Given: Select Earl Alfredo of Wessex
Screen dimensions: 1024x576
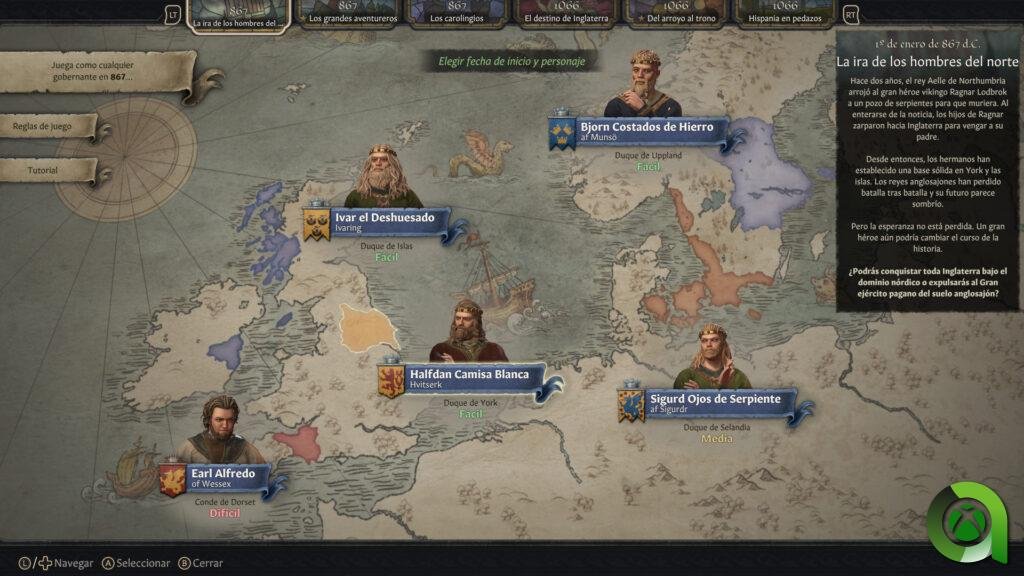Looking at the screenshot, I should tap(224, 477).
